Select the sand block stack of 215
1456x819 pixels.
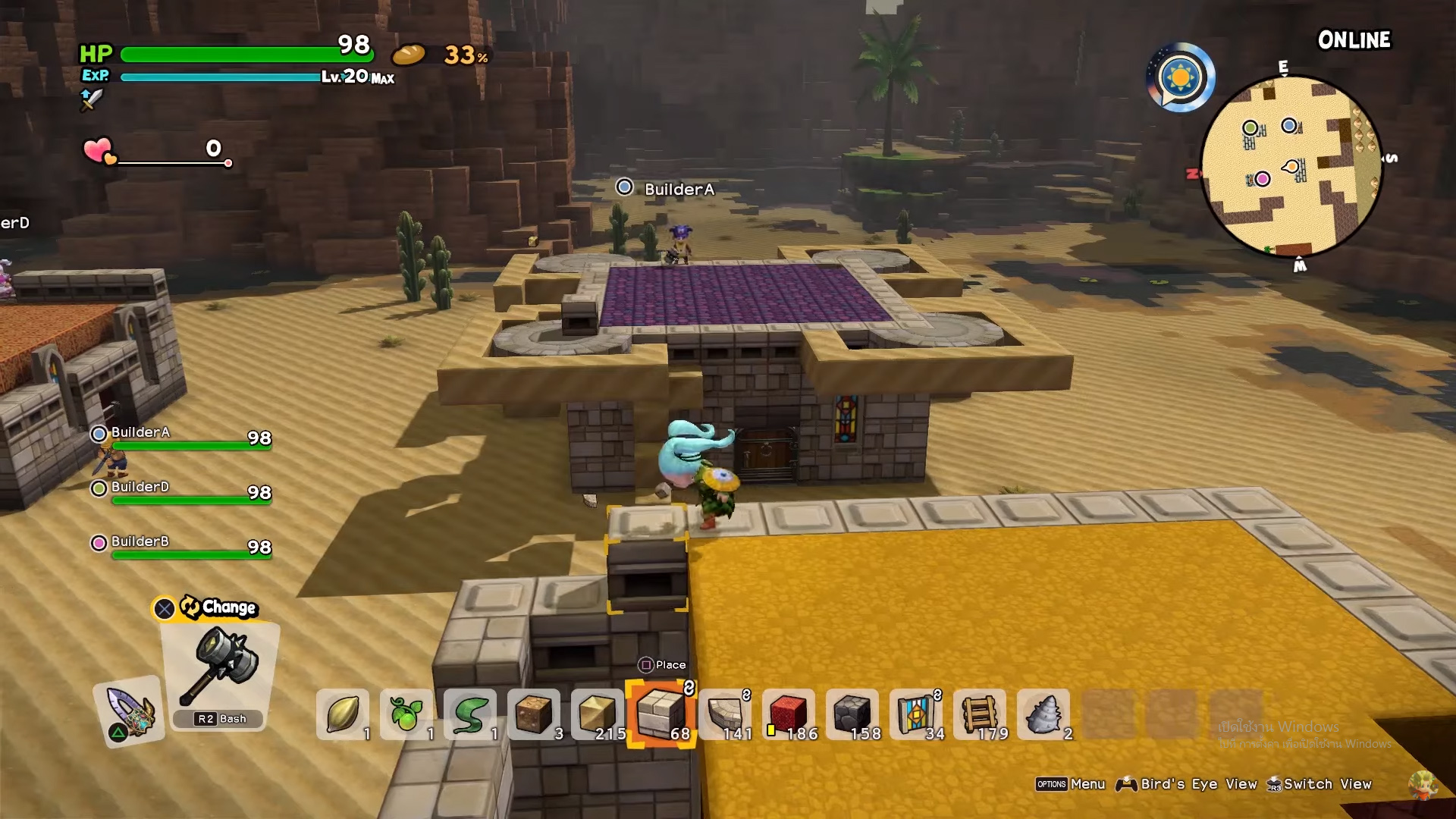(x=598, y=714)
